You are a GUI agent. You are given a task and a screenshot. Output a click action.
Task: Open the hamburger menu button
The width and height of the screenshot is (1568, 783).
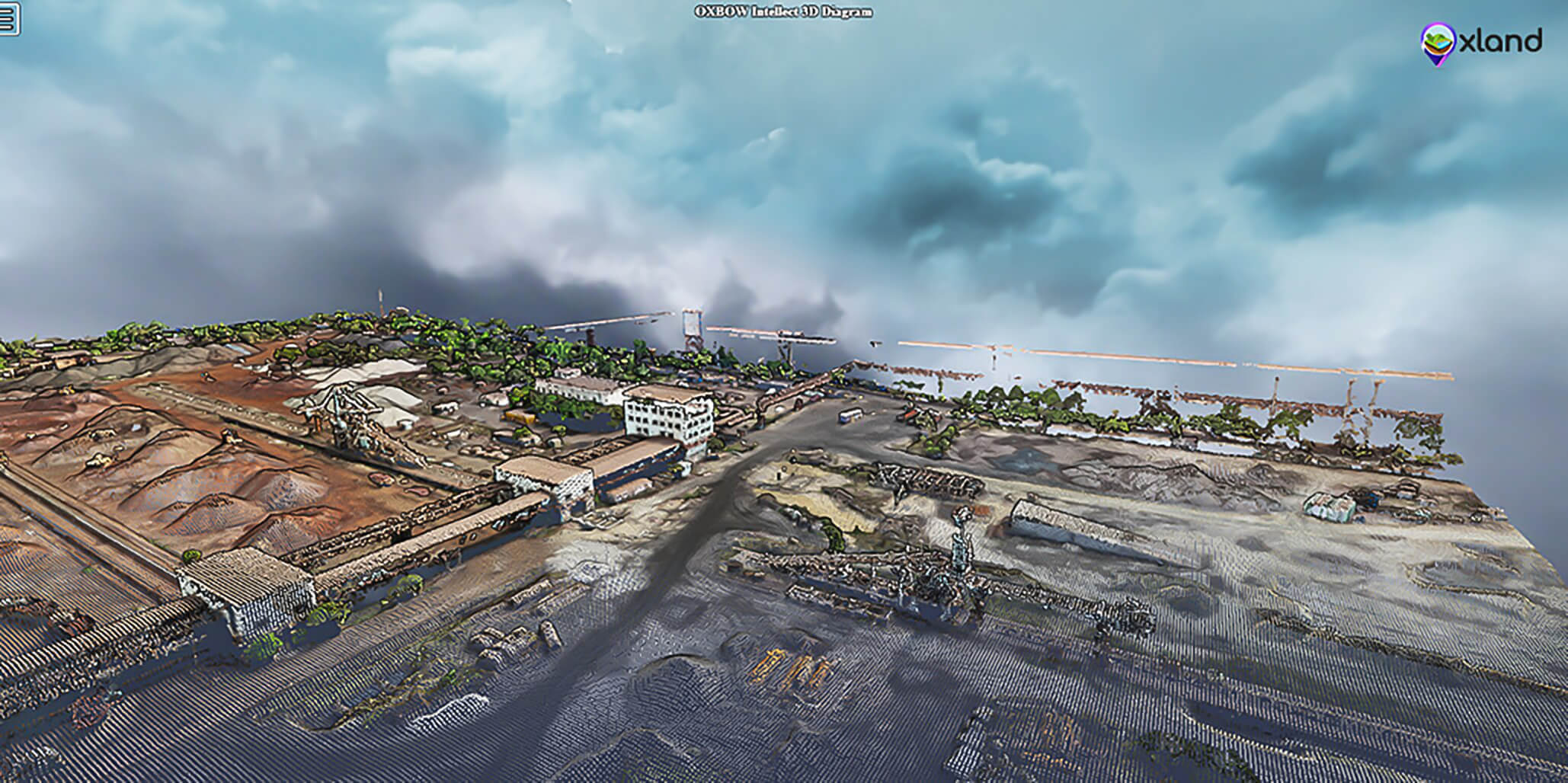click(9, 19)
